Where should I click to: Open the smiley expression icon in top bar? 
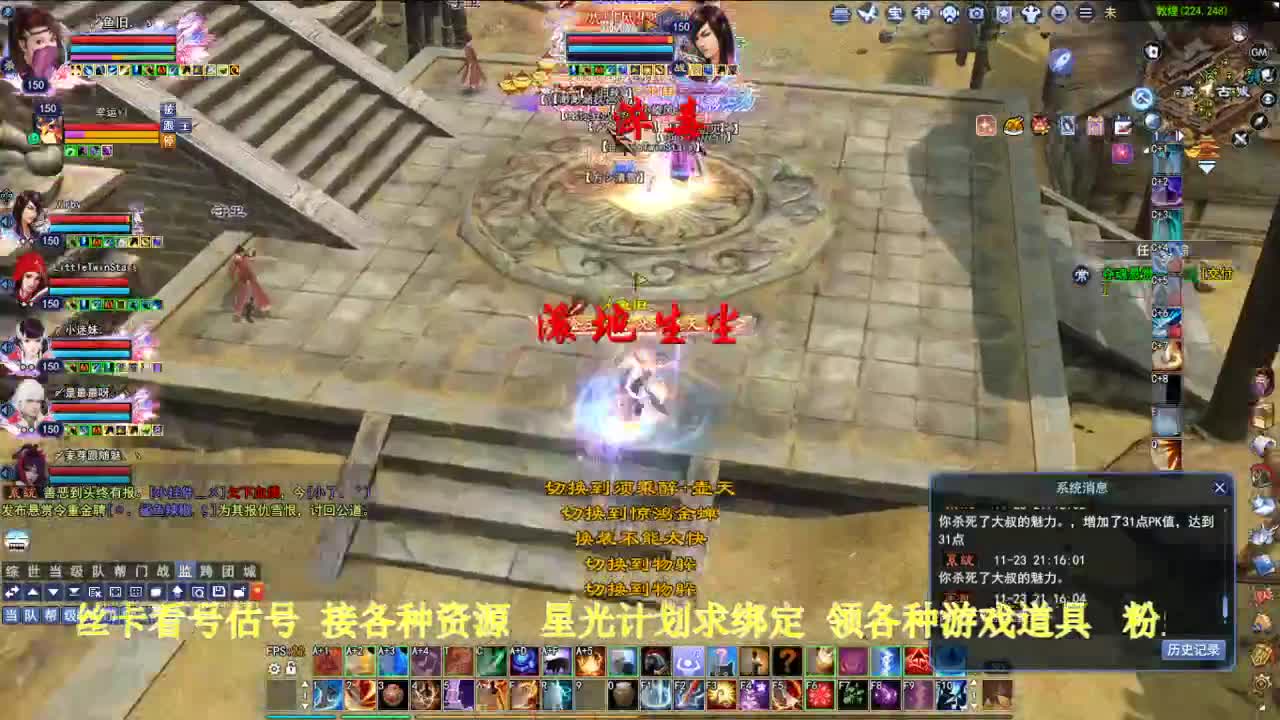coord(1060,13)
